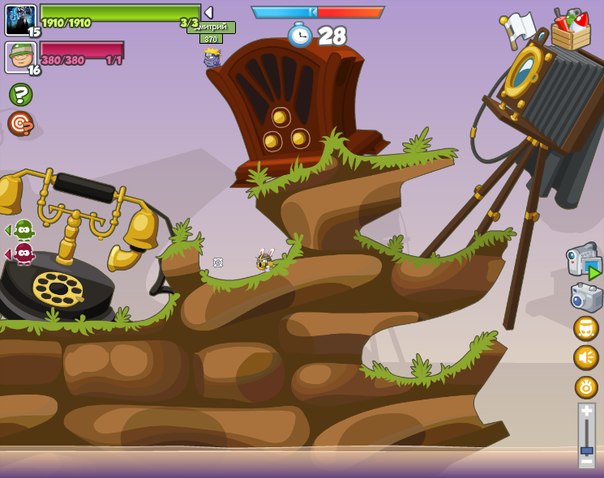Adjust the zoom slider handle

click(587, 450)
